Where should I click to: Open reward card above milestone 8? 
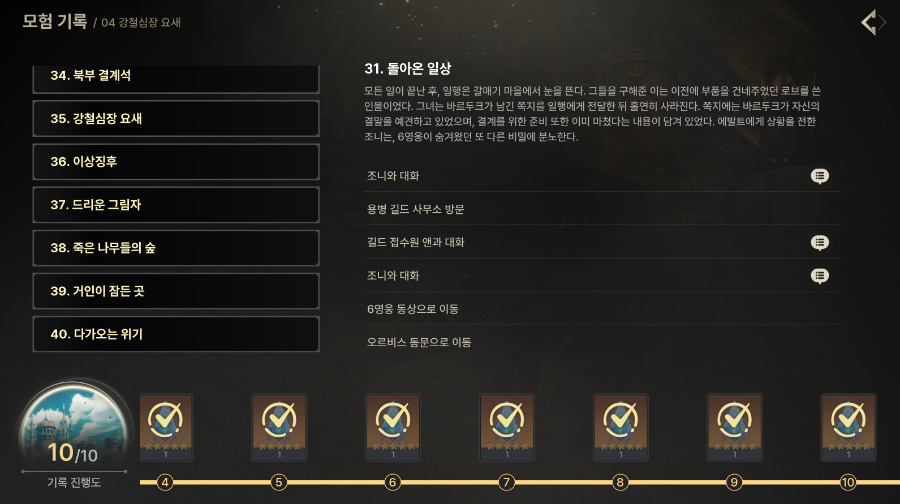coord(621,427)
